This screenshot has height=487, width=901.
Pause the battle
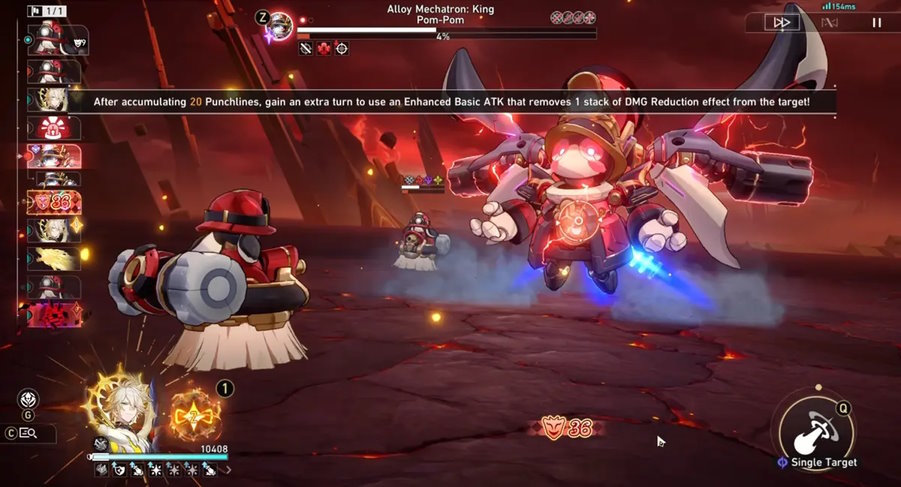pyautogui.click(x=877, y=22)
